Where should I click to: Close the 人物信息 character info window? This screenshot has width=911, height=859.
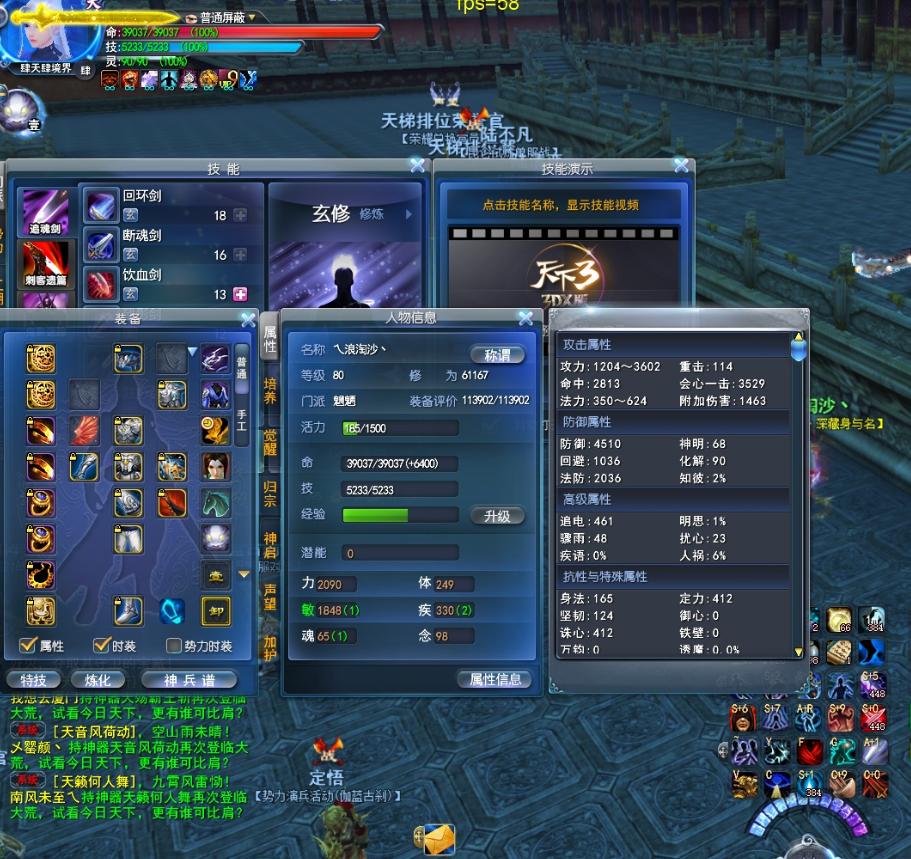click(525, 319)
